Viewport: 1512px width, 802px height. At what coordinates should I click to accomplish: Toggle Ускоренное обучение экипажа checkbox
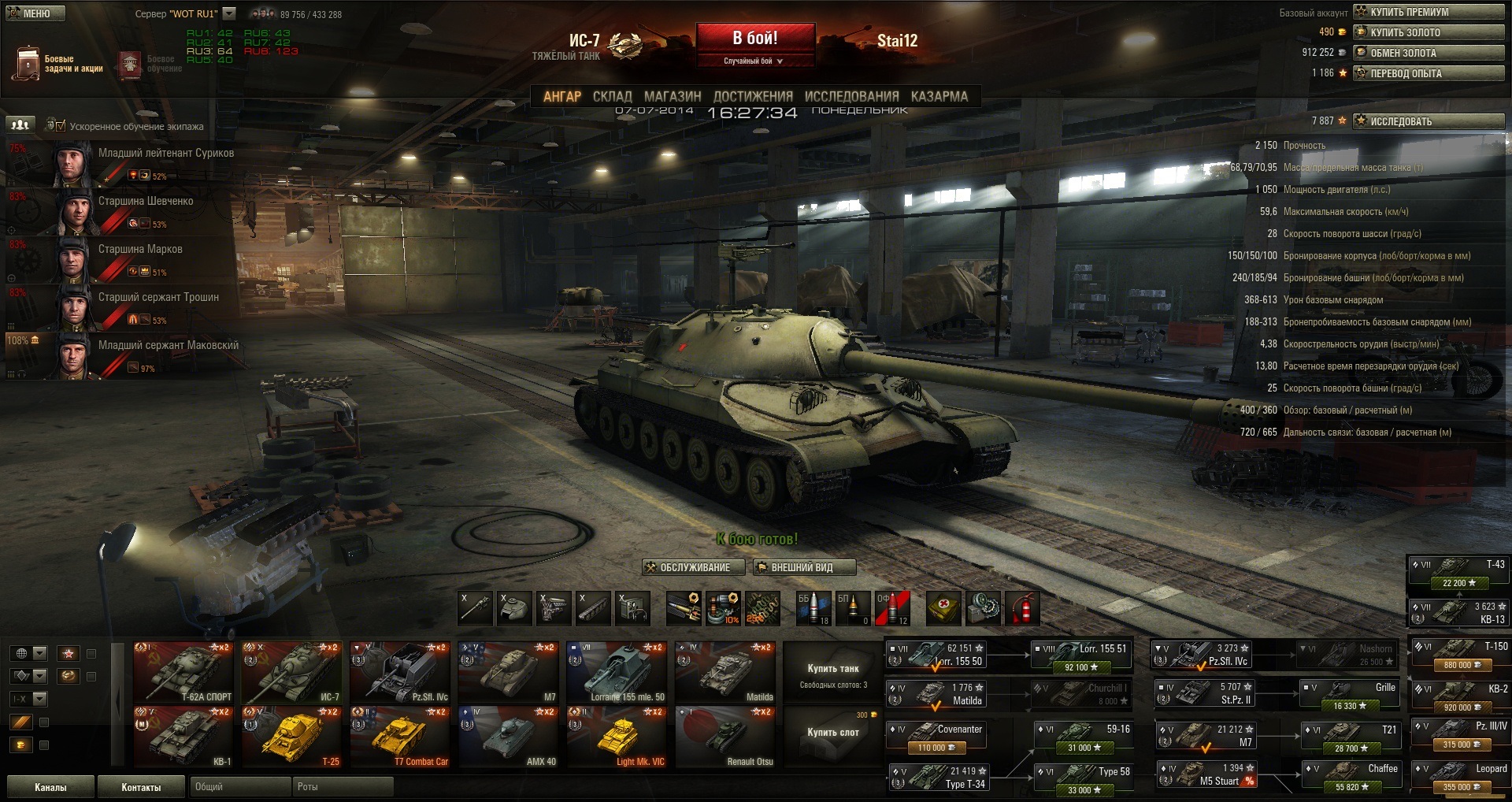(x=61, y=125)
